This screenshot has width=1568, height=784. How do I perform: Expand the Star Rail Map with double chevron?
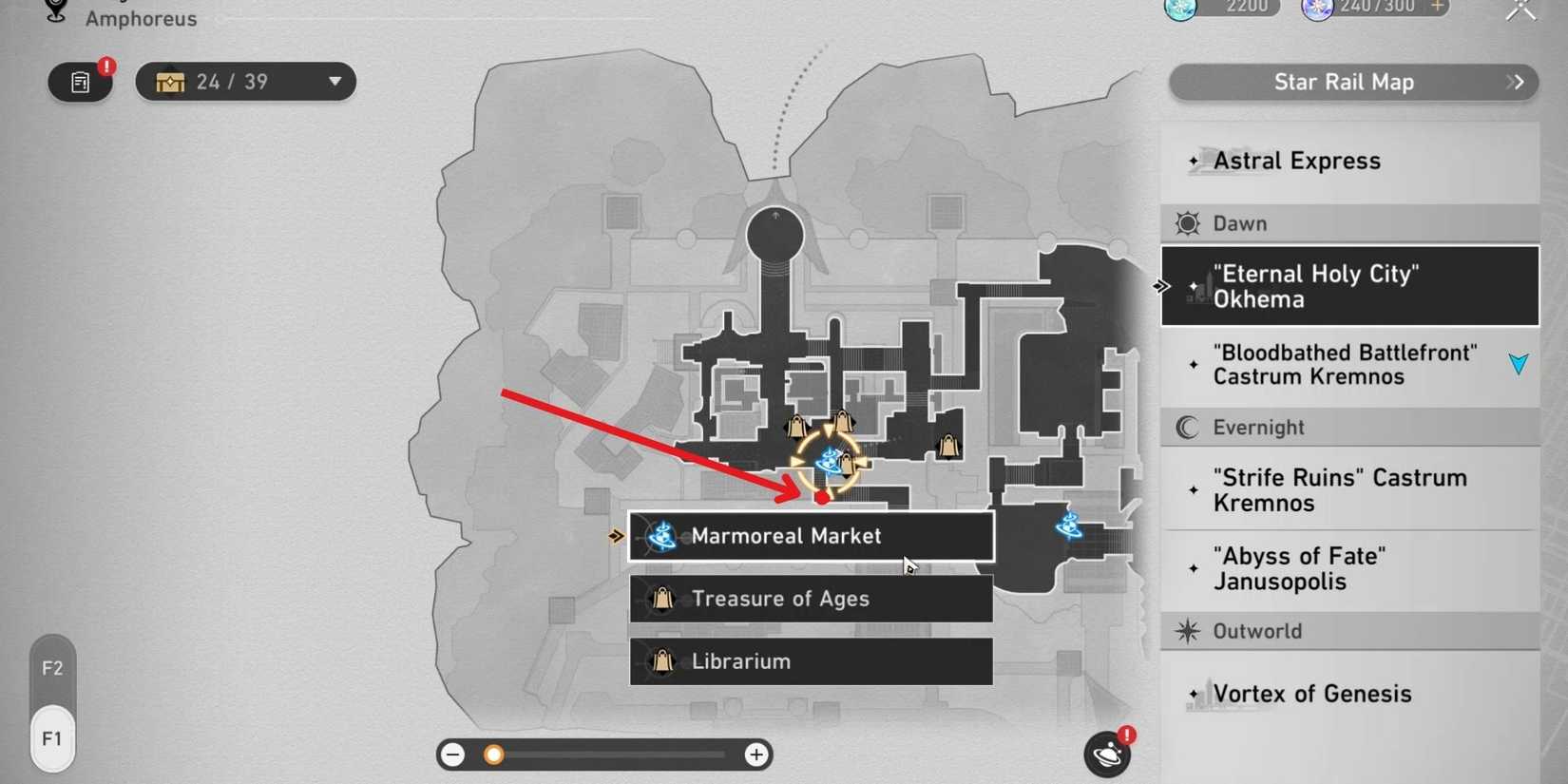click(1518, 83)
